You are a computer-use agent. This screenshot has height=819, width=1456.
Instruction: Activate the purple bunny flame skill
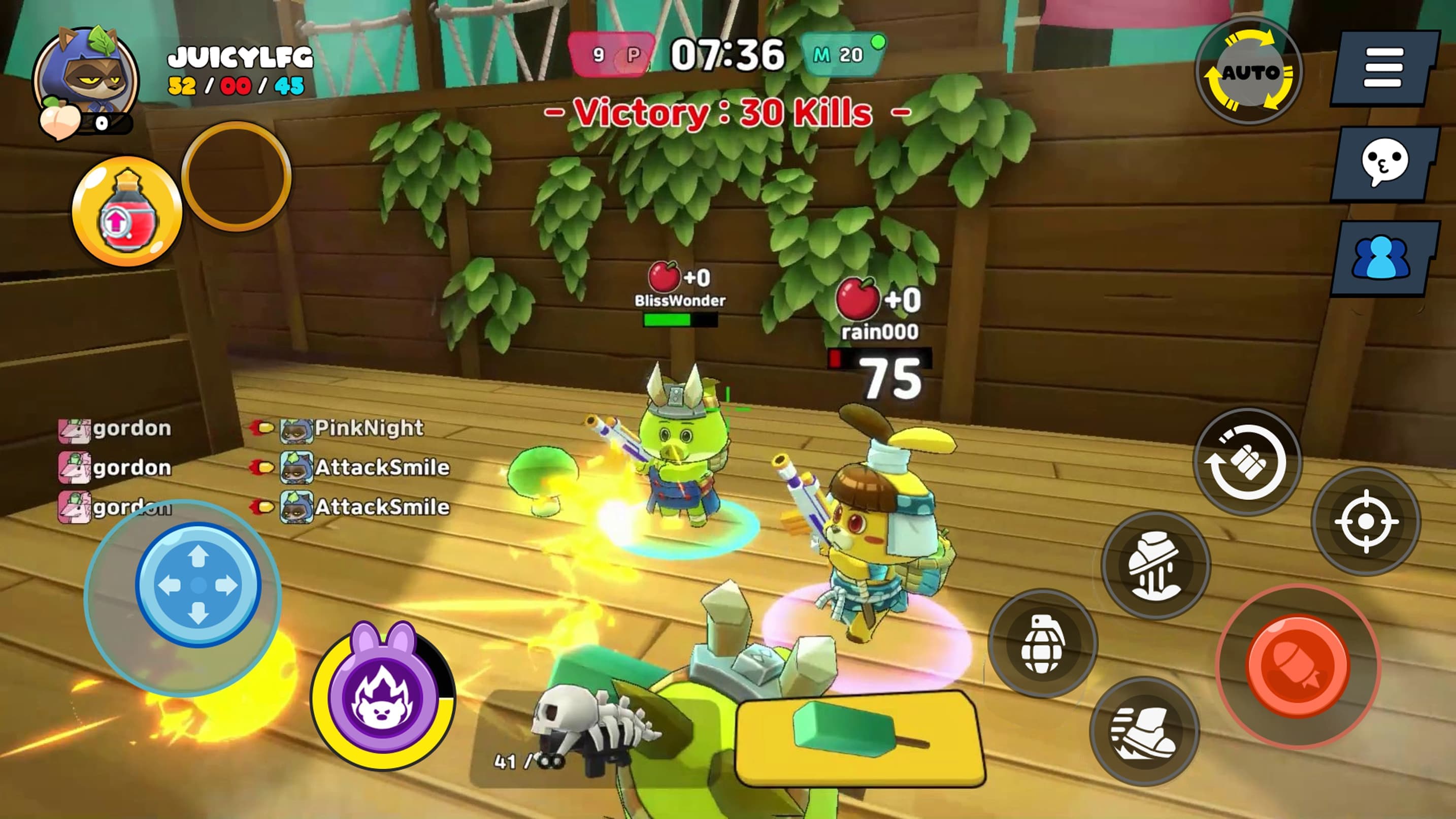pyautogui.click(x=383, y=696)
